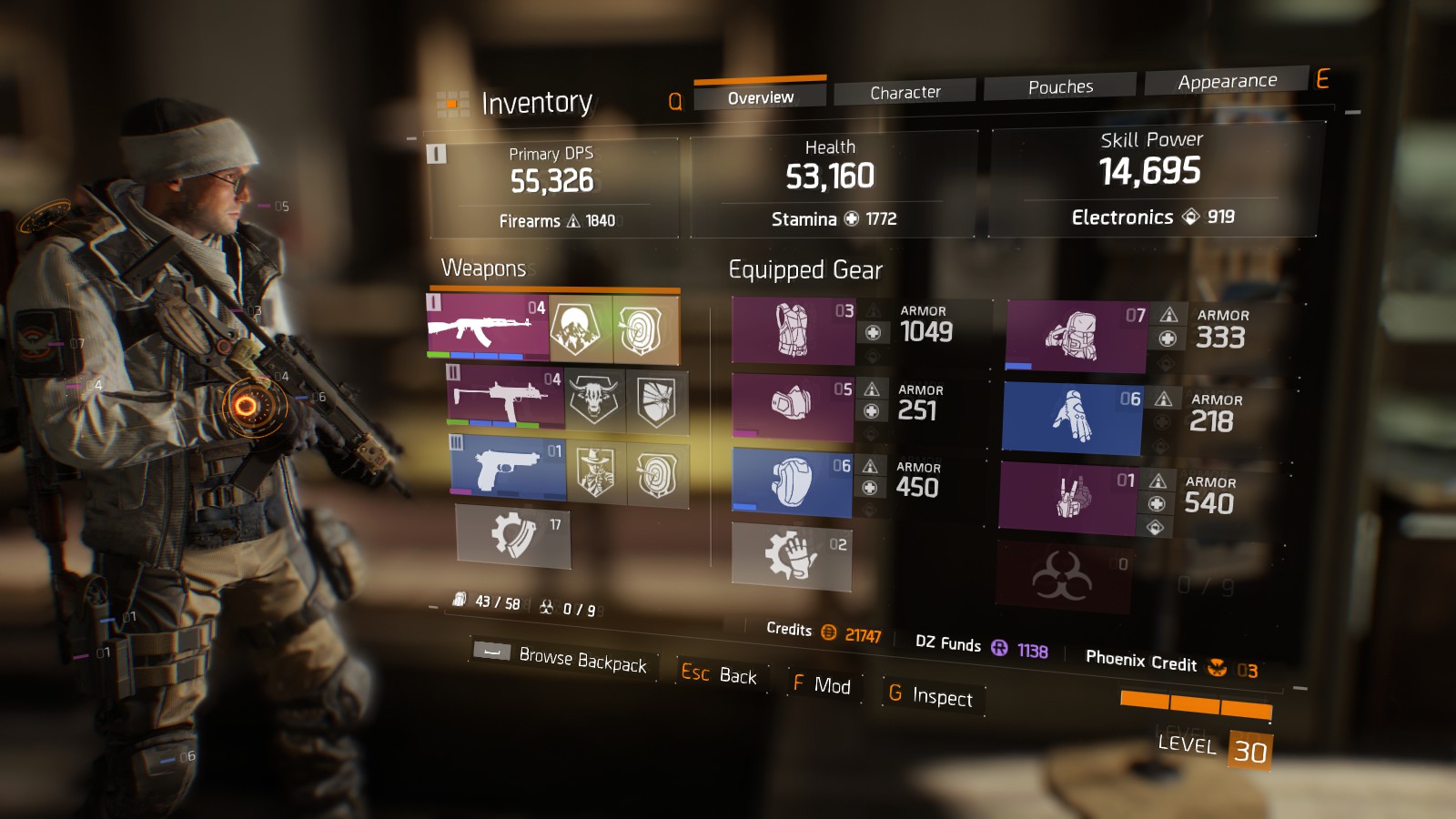The width and height of the screenshot is (1456, 819).
Task: Open the Character tab
Action: coord(905,92)
